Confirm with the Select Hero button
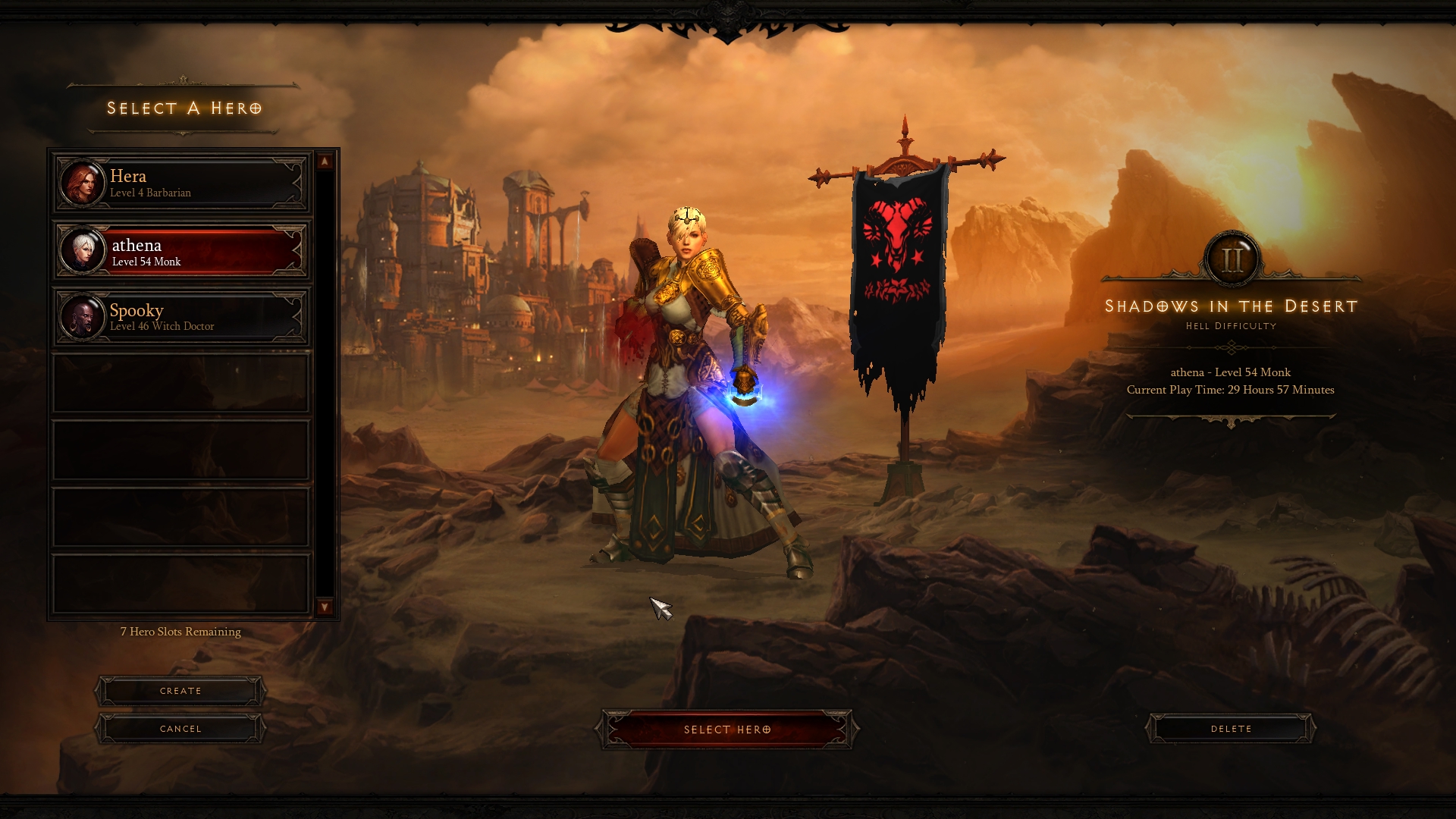1456x819 pixels. click(726, 730)
